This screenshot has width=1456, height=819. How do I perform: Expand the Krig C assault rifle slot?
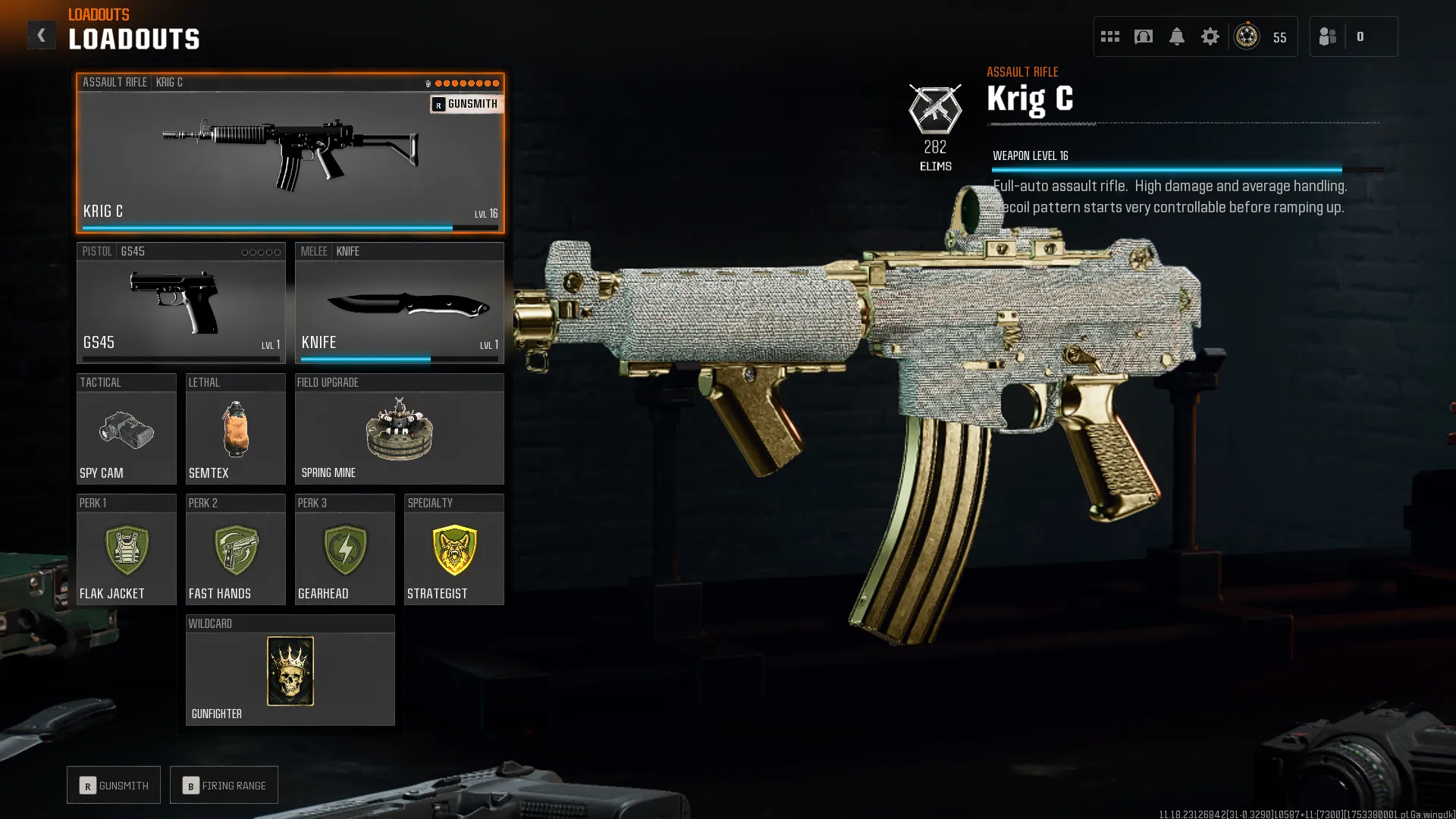290,155
